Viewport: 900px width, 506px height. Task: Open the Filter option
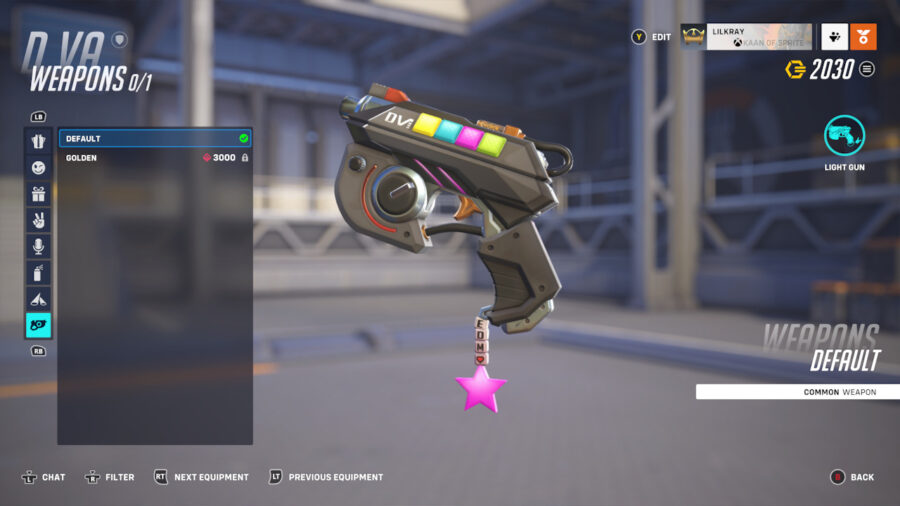tap(110, 477)
